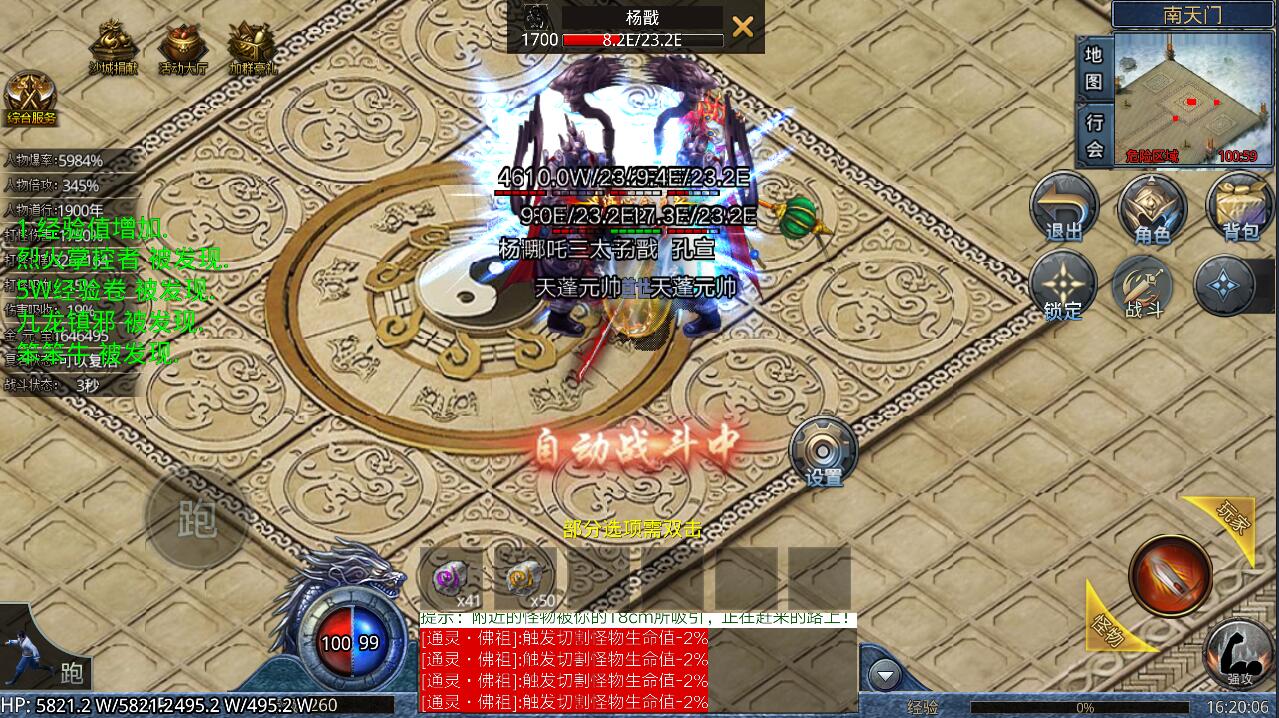Activate the 锁定 target lock button

pos(1063,285)
